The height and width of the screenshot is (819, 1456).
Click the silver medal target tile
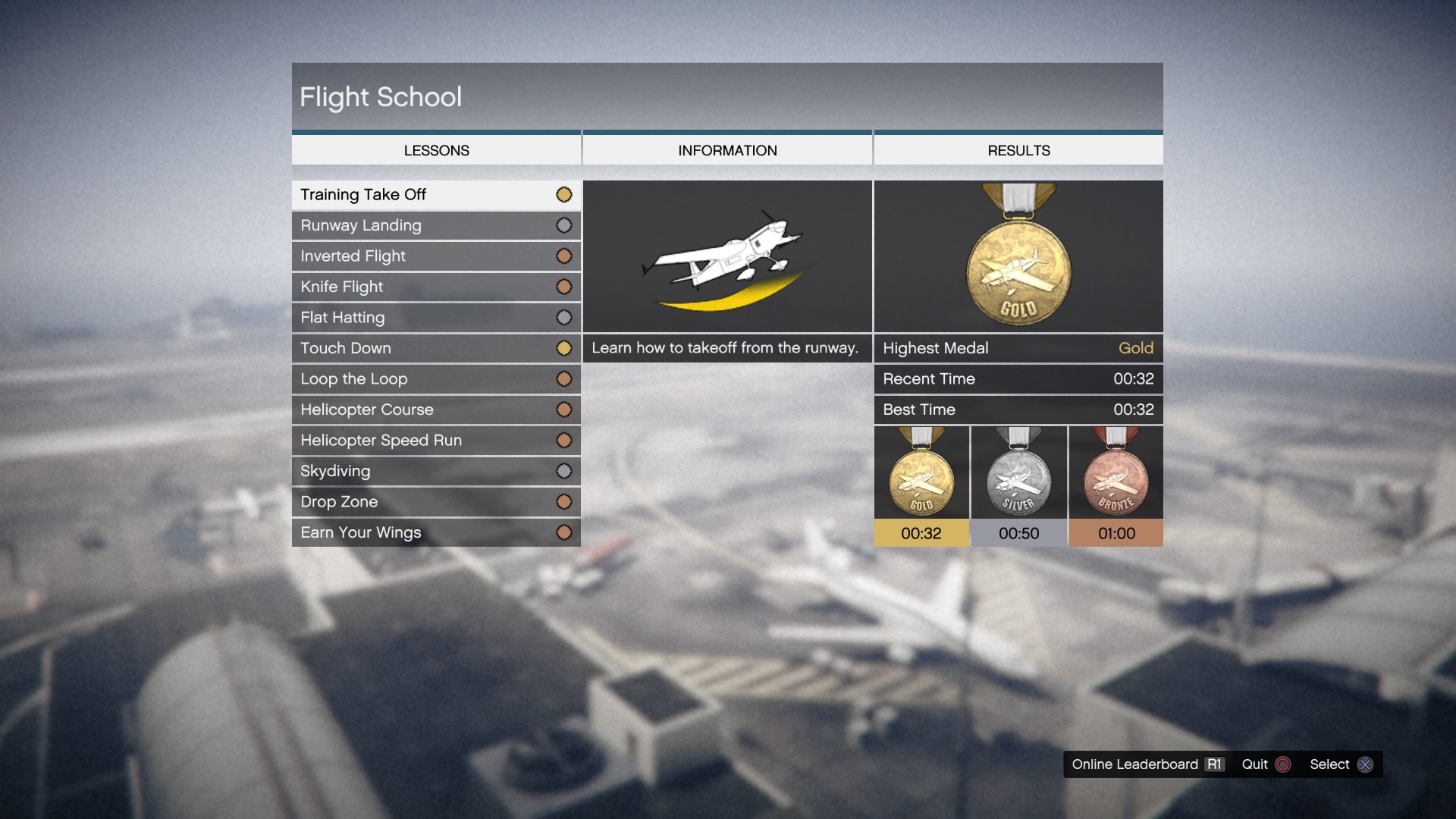[1018, 486]
